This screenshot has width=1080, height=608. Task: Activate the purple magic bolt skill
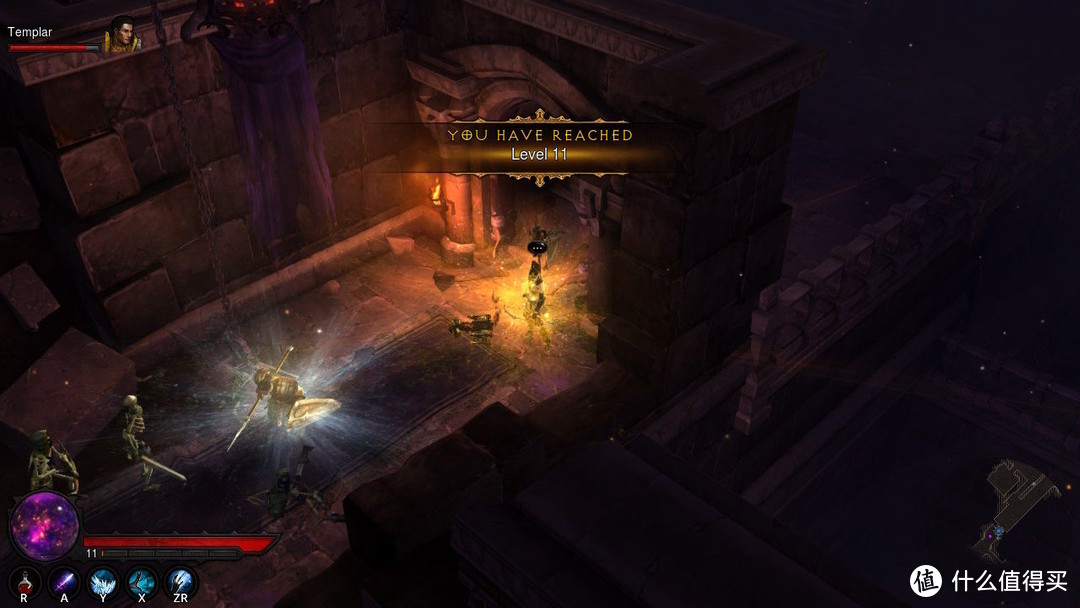pyautogui.click(x=65, y=581)
